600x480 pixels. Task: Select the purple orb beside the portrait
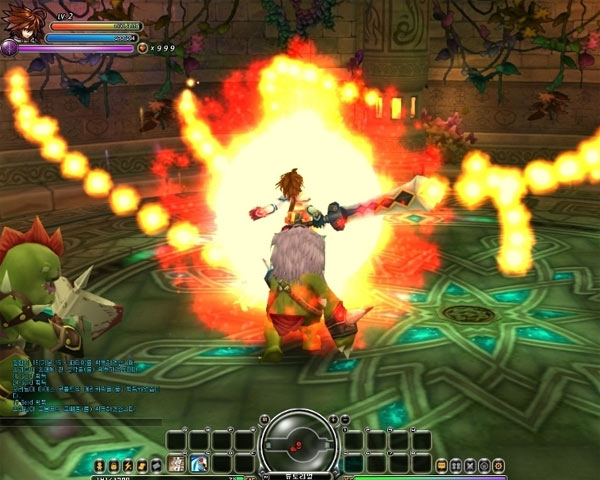10,47
